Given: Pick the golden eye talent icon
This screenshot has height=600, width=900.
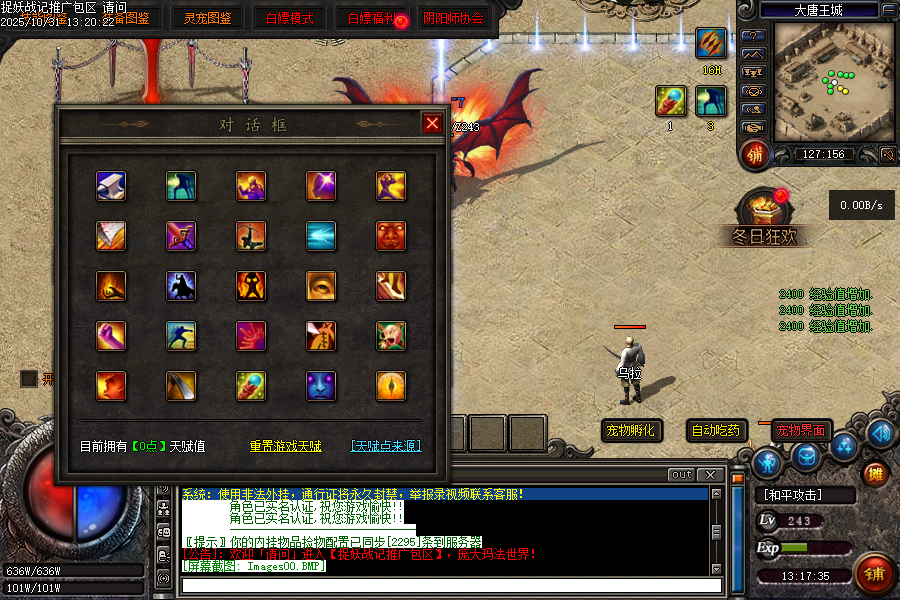Looking at the screenshot, I should 321,286.
